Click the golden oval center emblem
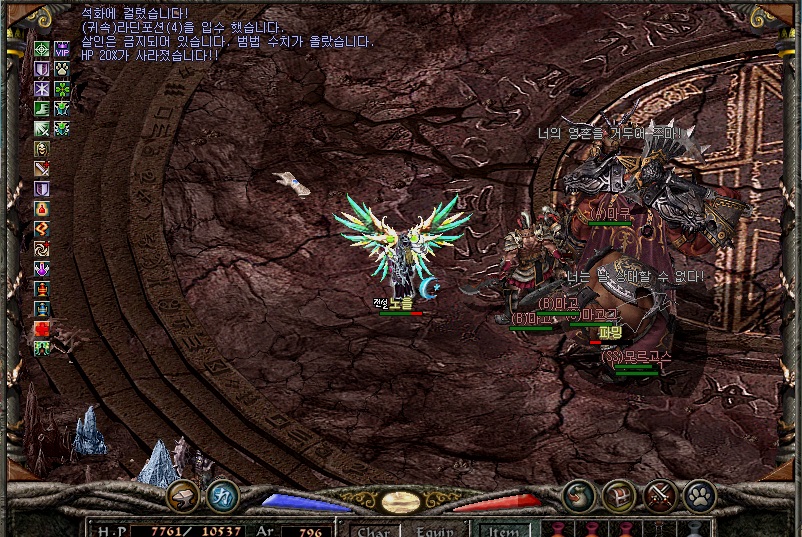Viewport: 802px width, 537px height. [400, 502]
